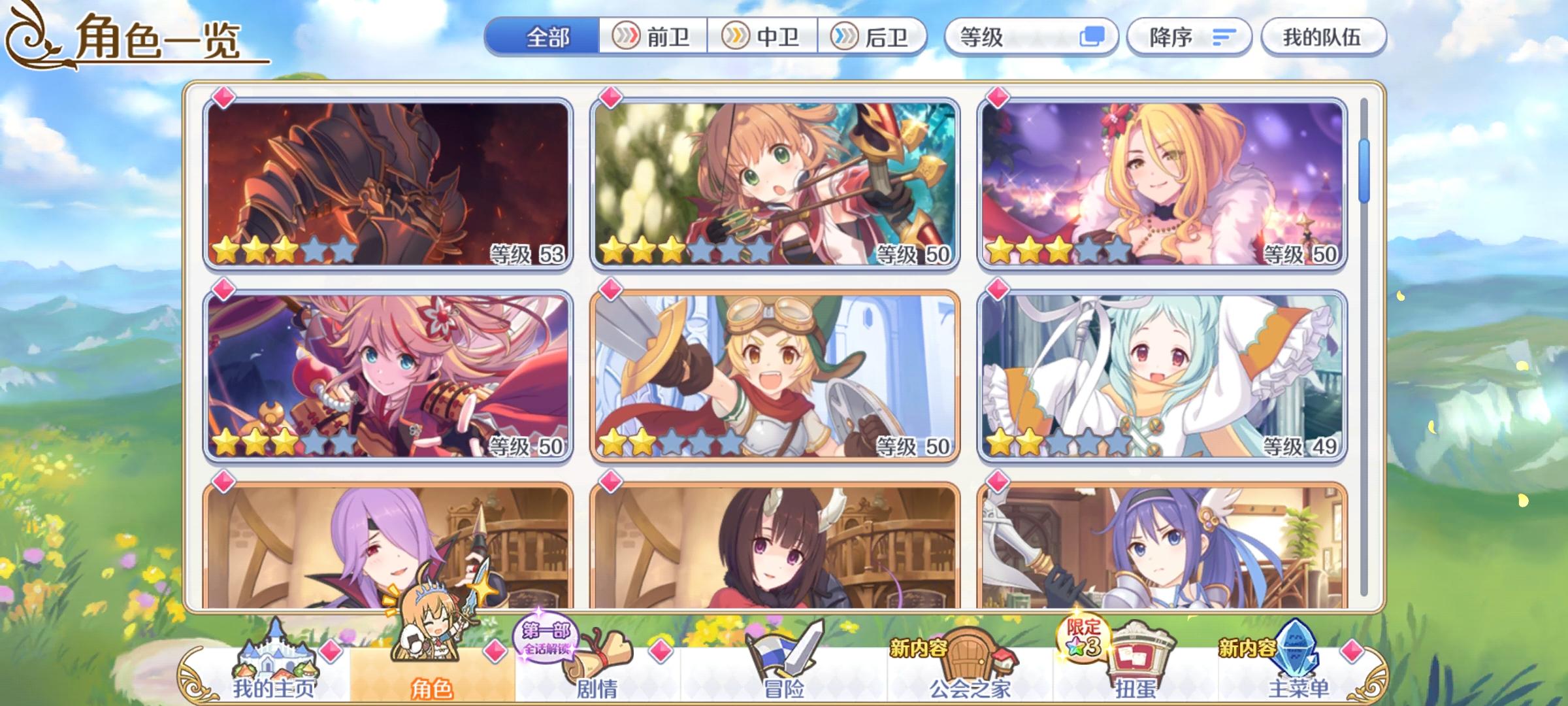Toggle 降序 descending sort order

1189,37
